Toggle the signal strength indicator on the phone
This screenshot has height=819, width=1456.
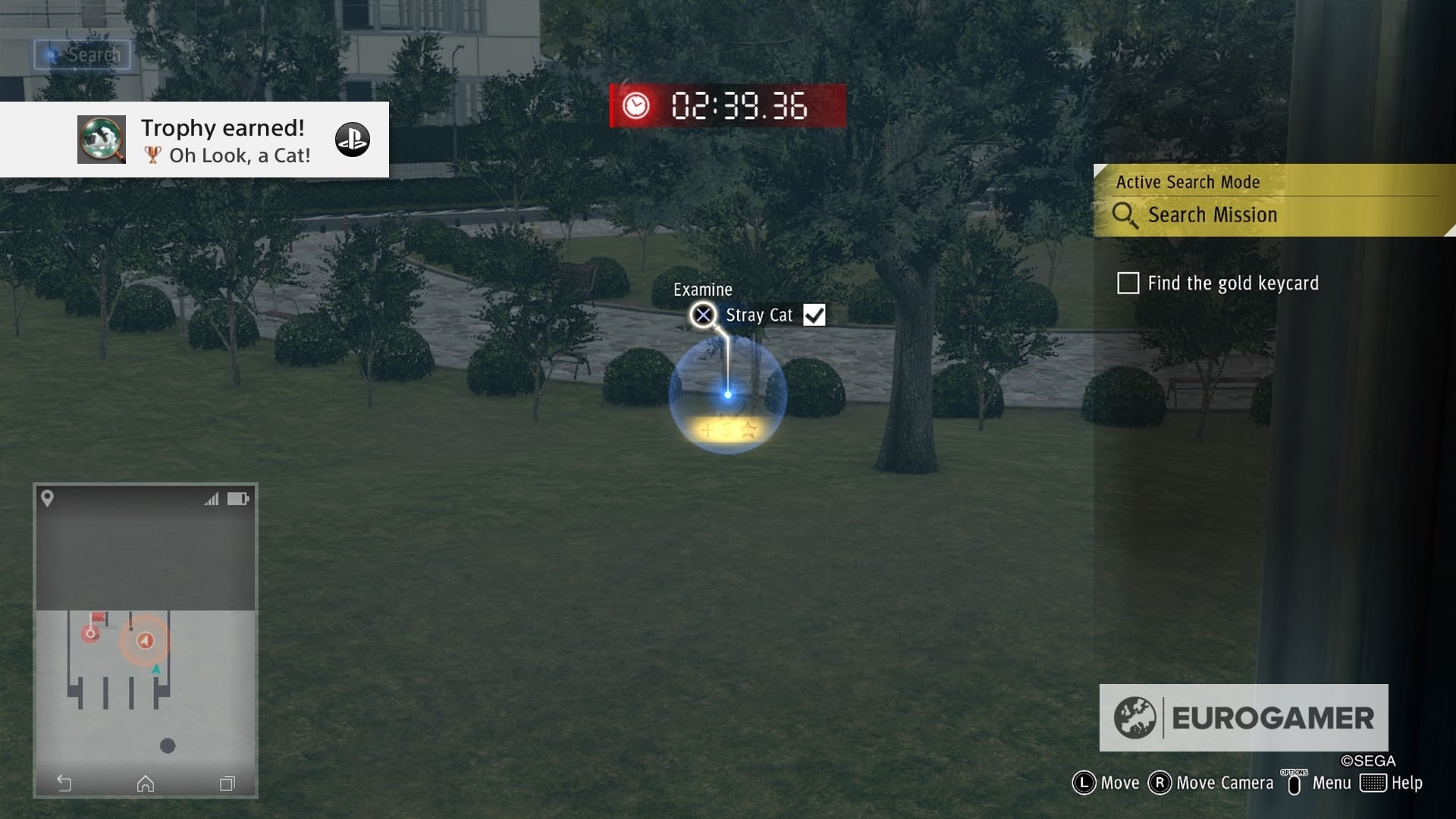[x=213, y=499]
